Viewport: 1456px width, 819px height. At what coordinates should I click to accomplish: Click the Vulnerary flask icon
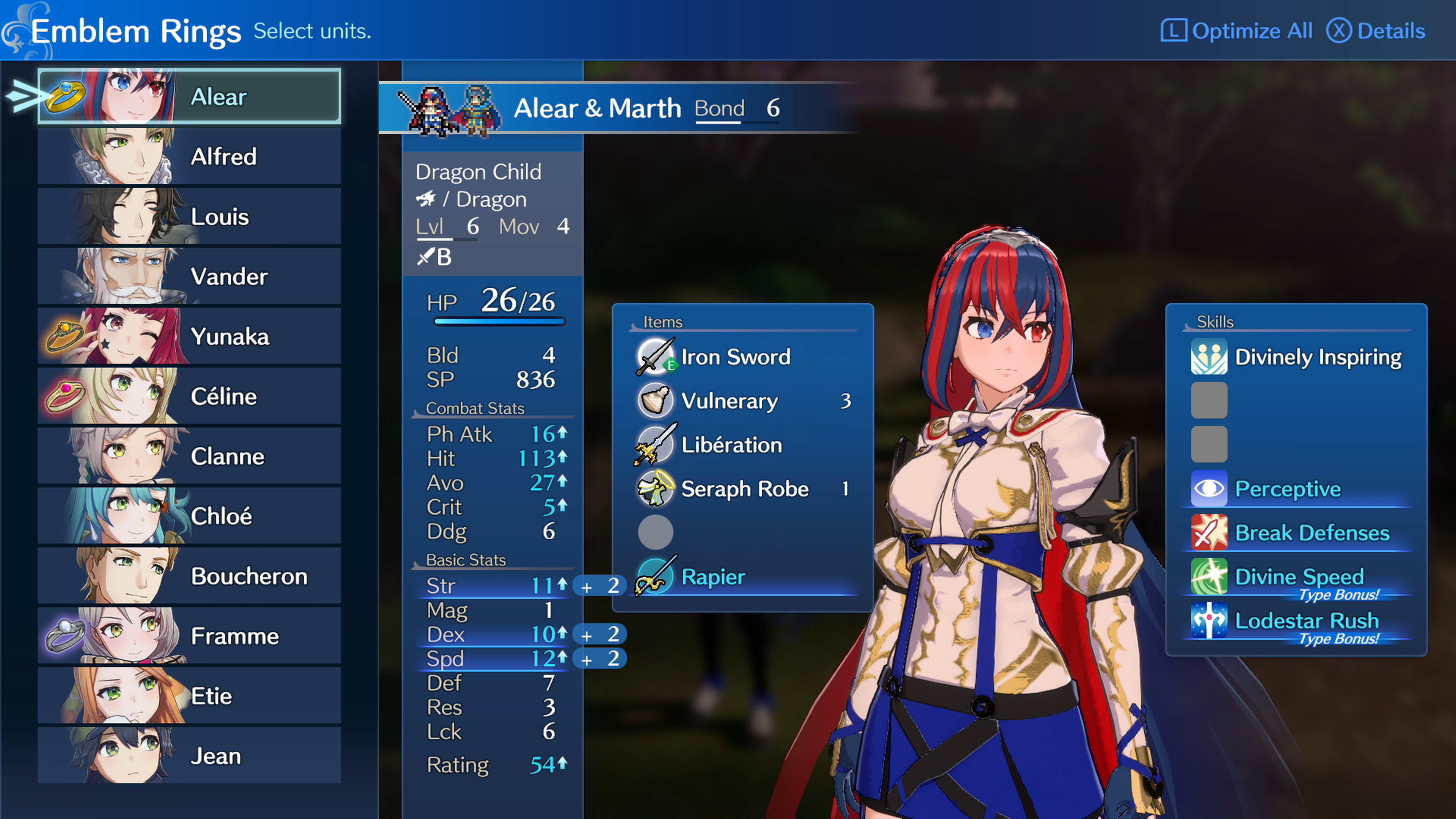click(x=656, y=401)
